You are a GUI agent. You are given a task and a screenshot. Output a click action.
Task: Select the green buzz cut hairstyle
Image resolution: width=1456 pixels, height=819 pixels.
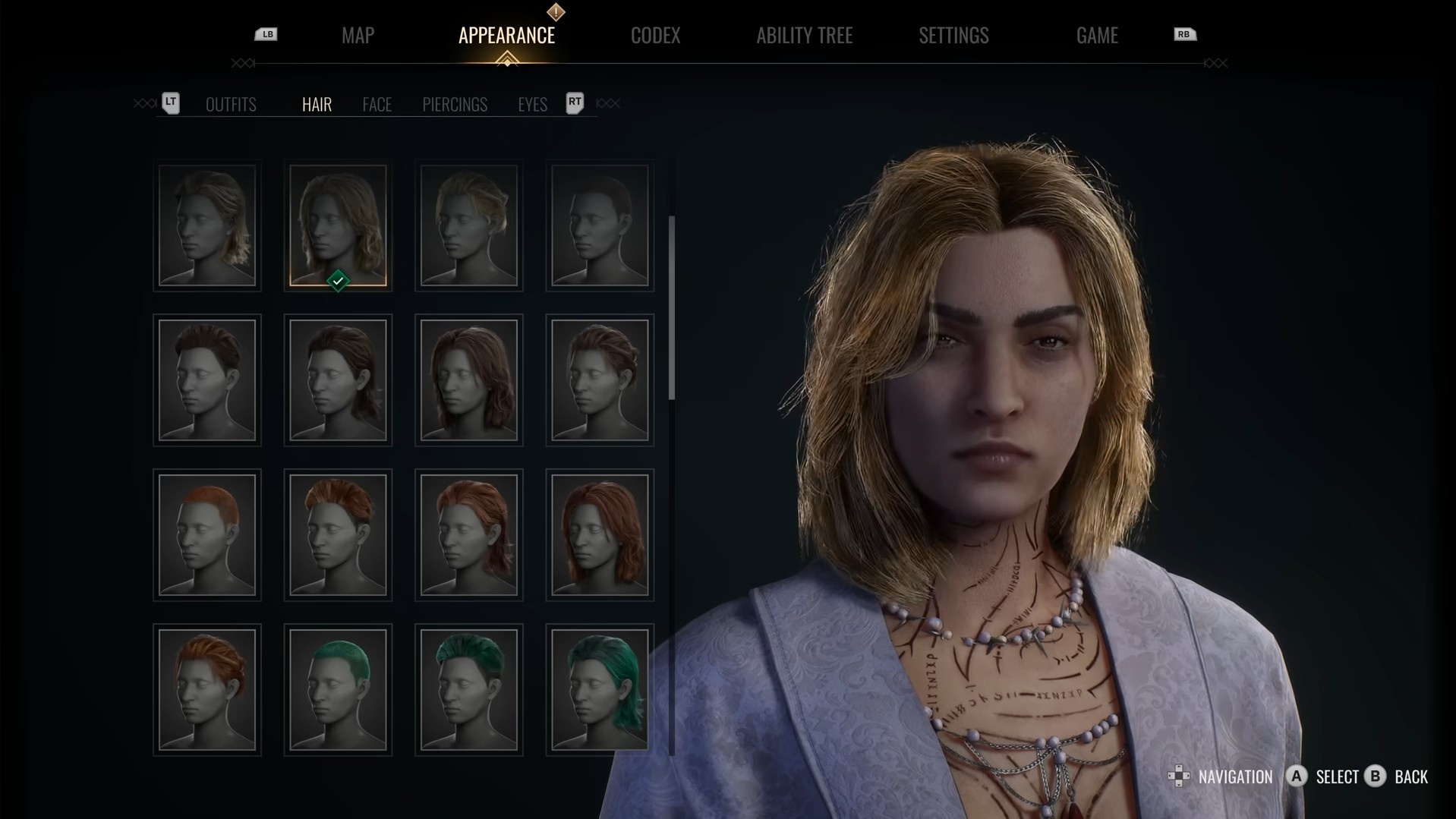pos(338,689)
